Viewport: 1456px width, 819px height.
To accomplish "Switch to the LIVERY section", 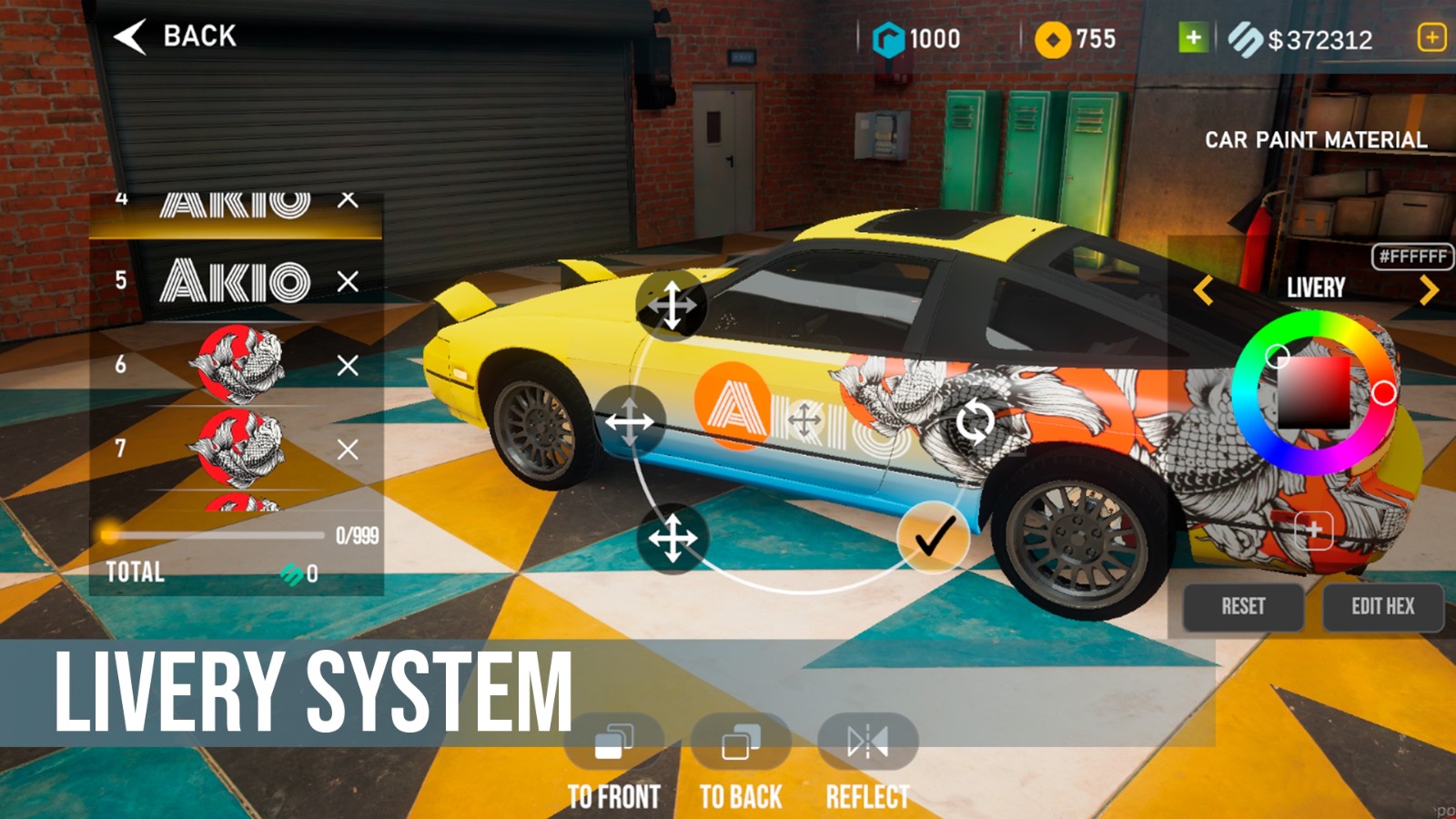I will pyautogui.click(x=1316, y=288).
